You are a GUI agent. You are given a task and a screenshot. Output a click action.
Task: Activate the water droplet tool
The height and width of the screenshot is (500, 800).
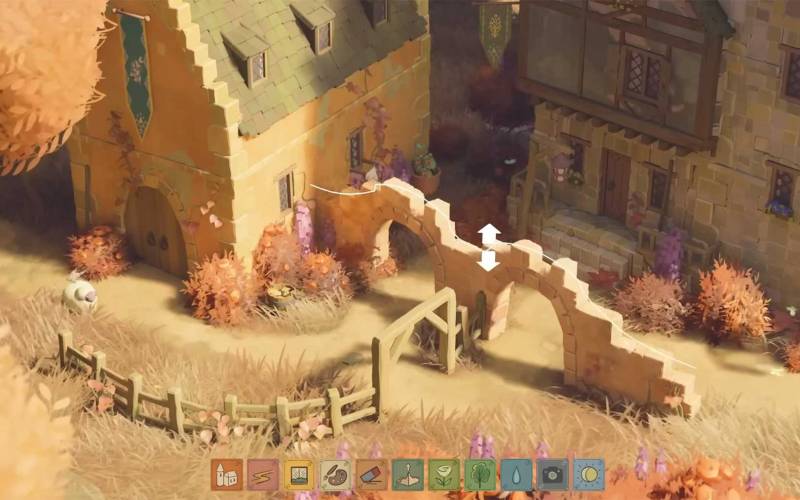pos(516,474)
